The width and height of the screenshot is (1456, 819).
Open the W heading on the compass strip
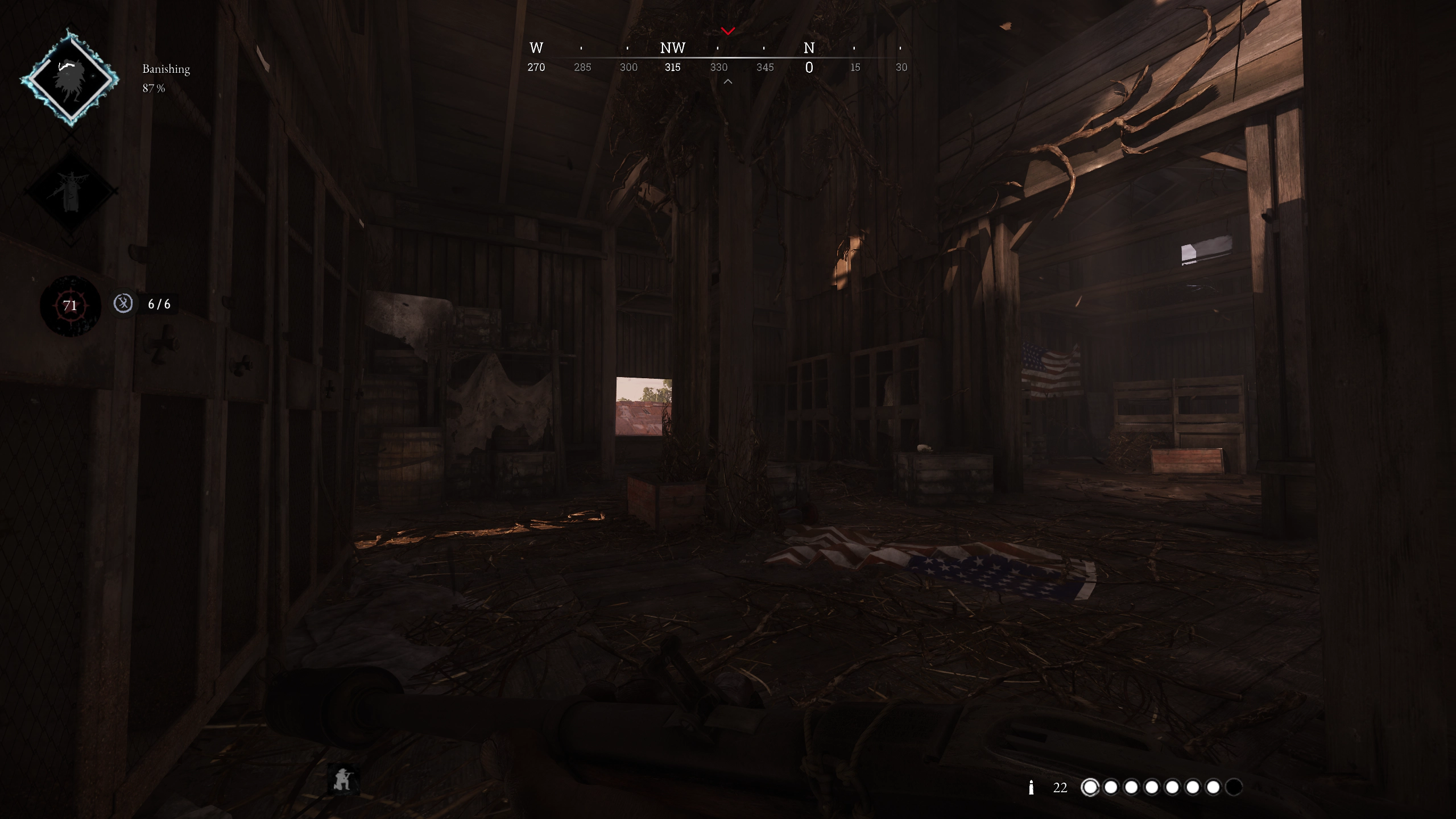click(536, 48)
